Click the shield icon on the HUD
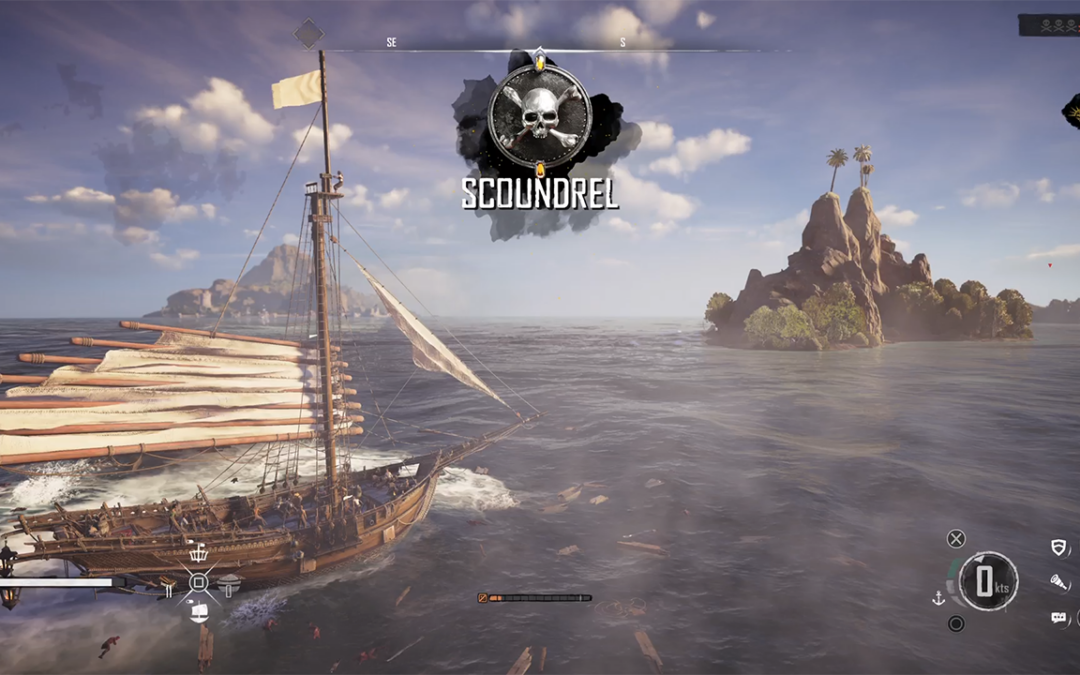1080x675 pixels. tap(1058, 547)
